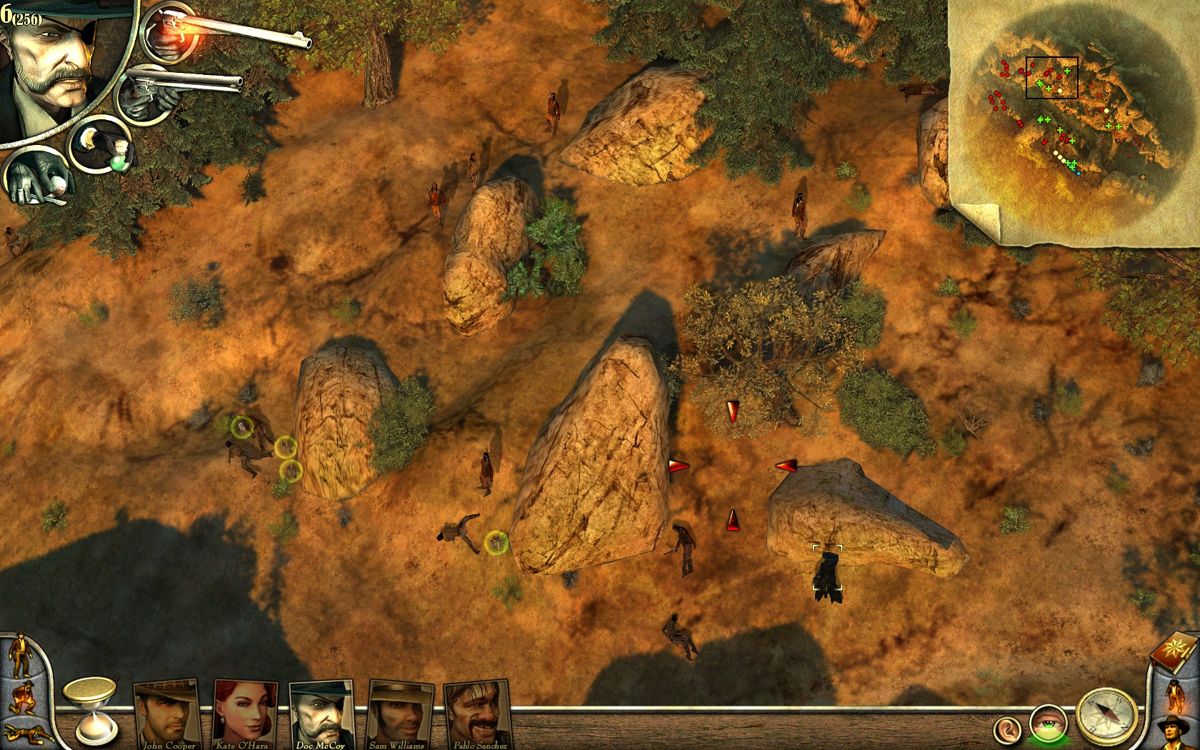Image resolution: width=1200 pixels, height=750 pixels.
Task: Use the hand-holding-bandage ability
Action: 38,176
